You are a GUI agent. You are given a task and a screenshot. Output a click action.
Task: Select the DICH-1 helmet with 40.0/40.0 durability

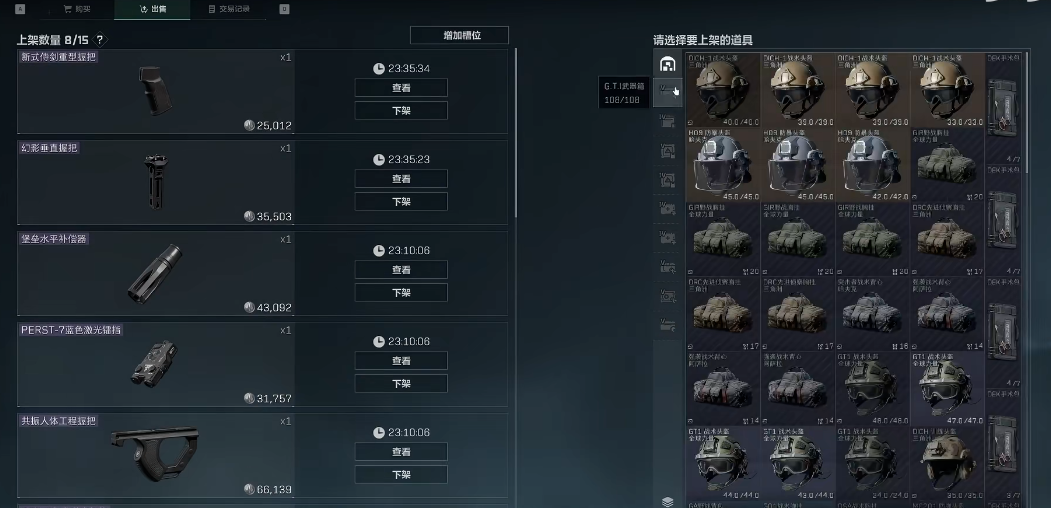pos(722,89)
